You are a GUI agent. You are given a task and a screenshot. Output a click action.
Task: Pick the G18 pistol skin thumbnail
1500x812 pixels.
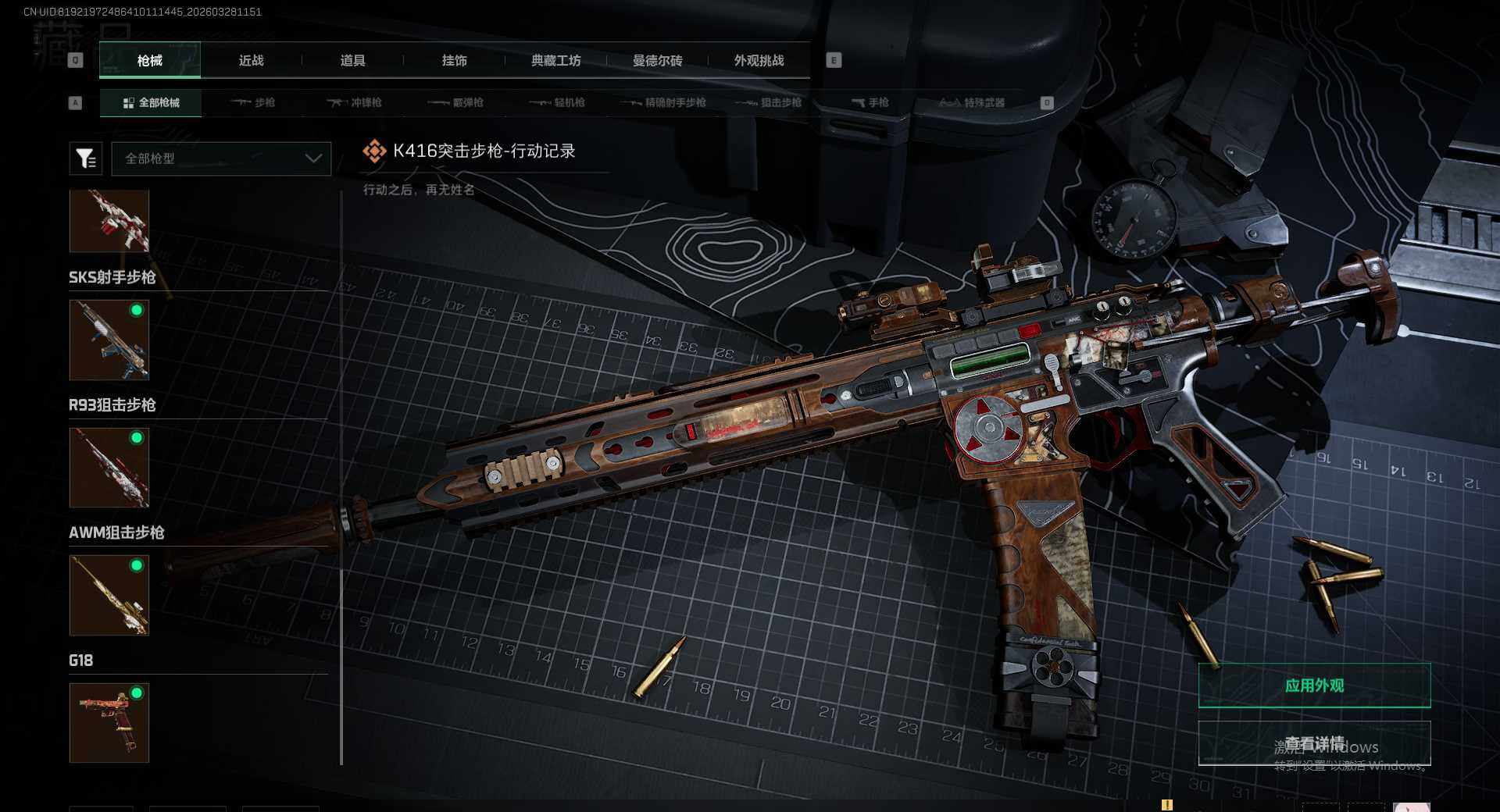[x=109, y=723]
